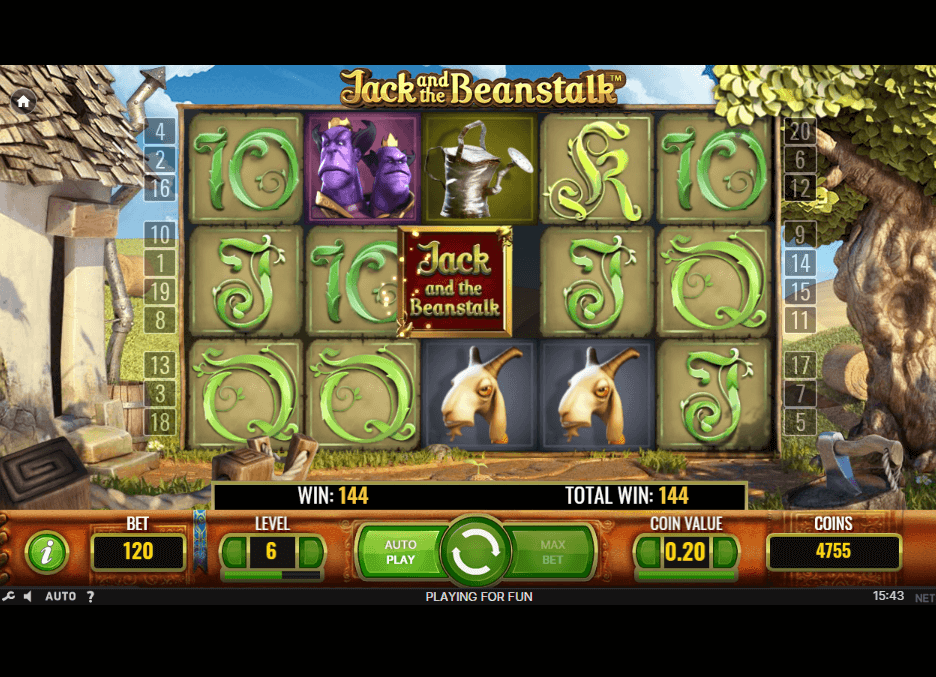Decrease the bet level
The height and width of the screenshot is (677, 936).
click(233, 552)
